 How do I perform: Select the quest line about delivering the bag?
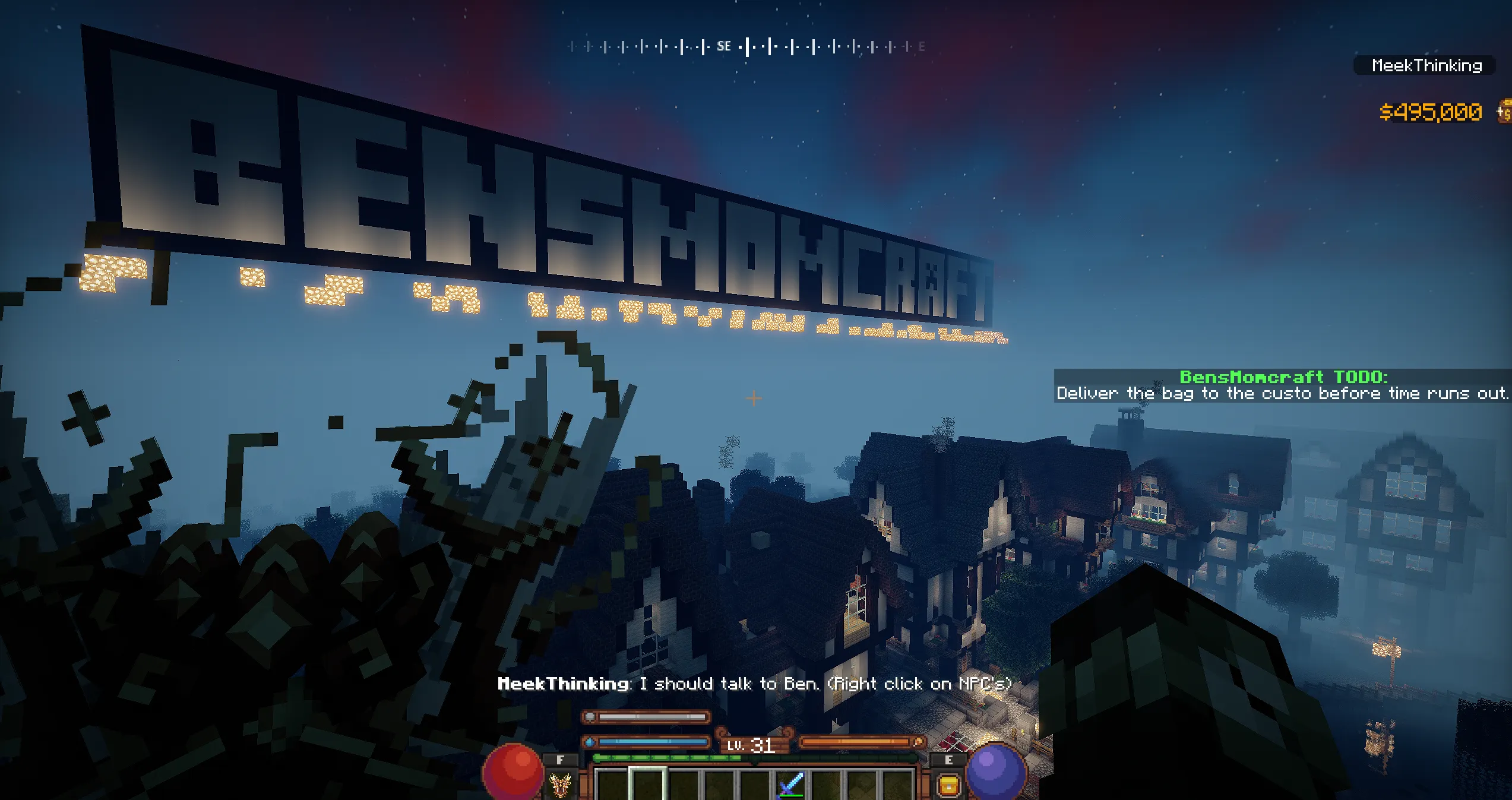pyautogui.click(x=1280, y=393)
